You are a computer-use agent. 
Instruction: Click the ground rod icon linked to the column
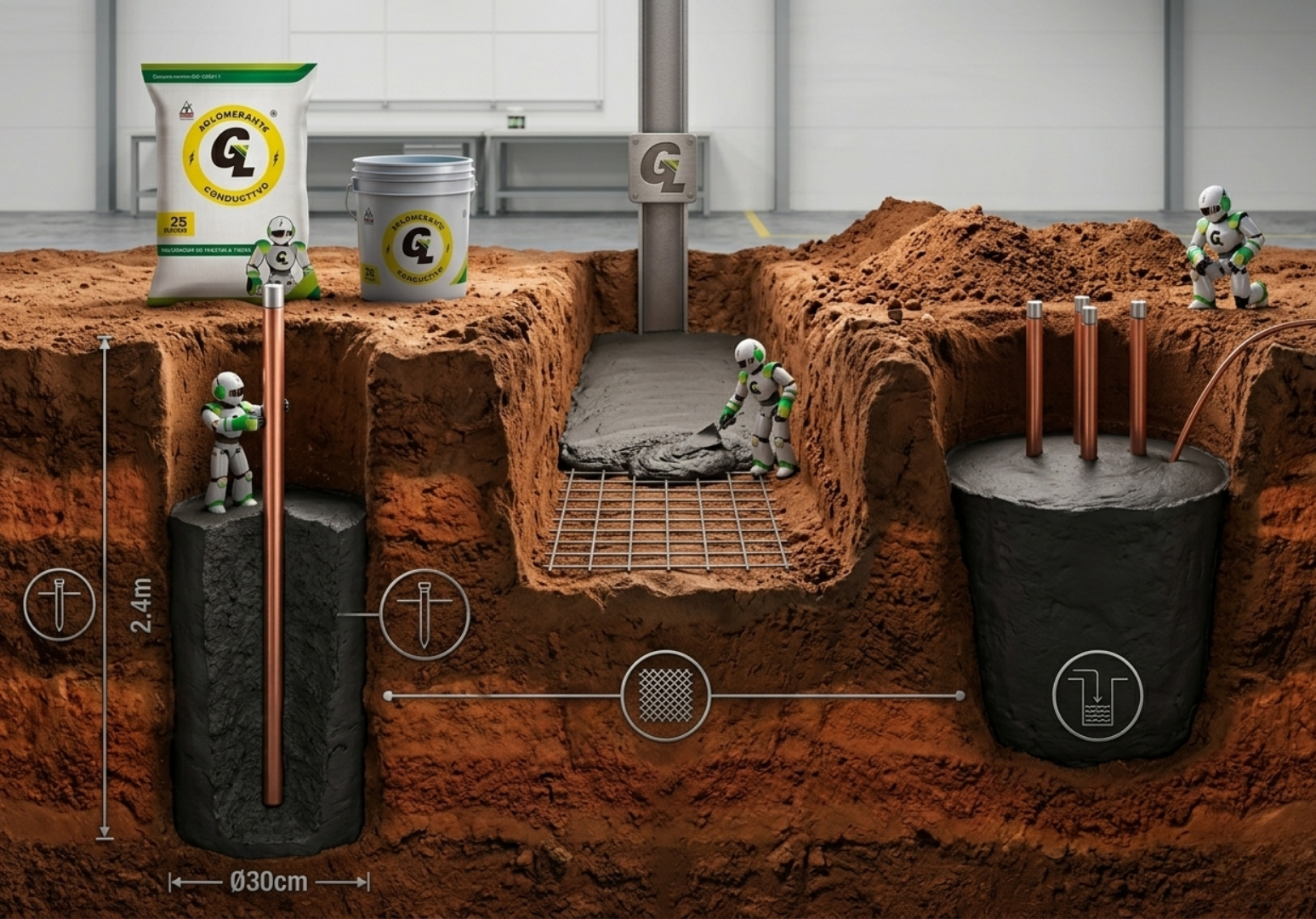click(424, 614)
